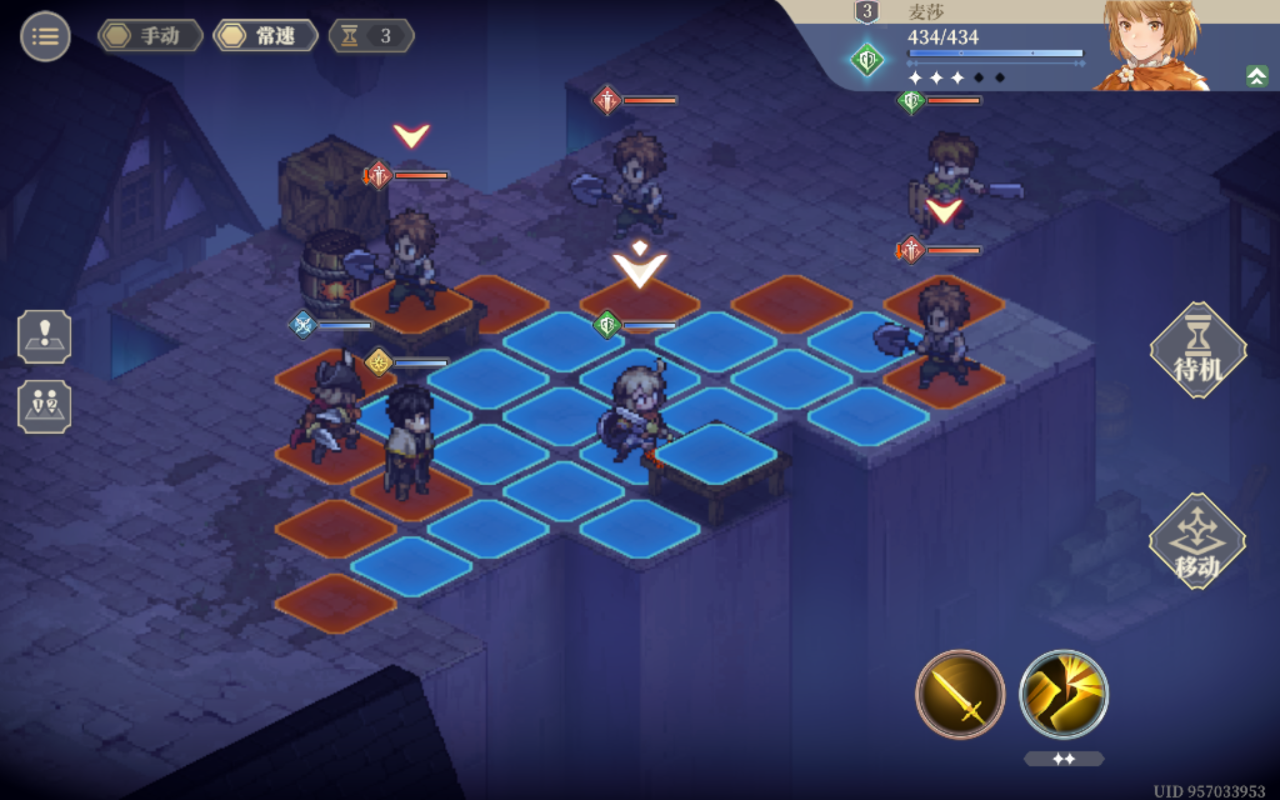Choose the 待机 standby action
This screenshot has width=1280, height=800.
click(x=1198, y=351)
